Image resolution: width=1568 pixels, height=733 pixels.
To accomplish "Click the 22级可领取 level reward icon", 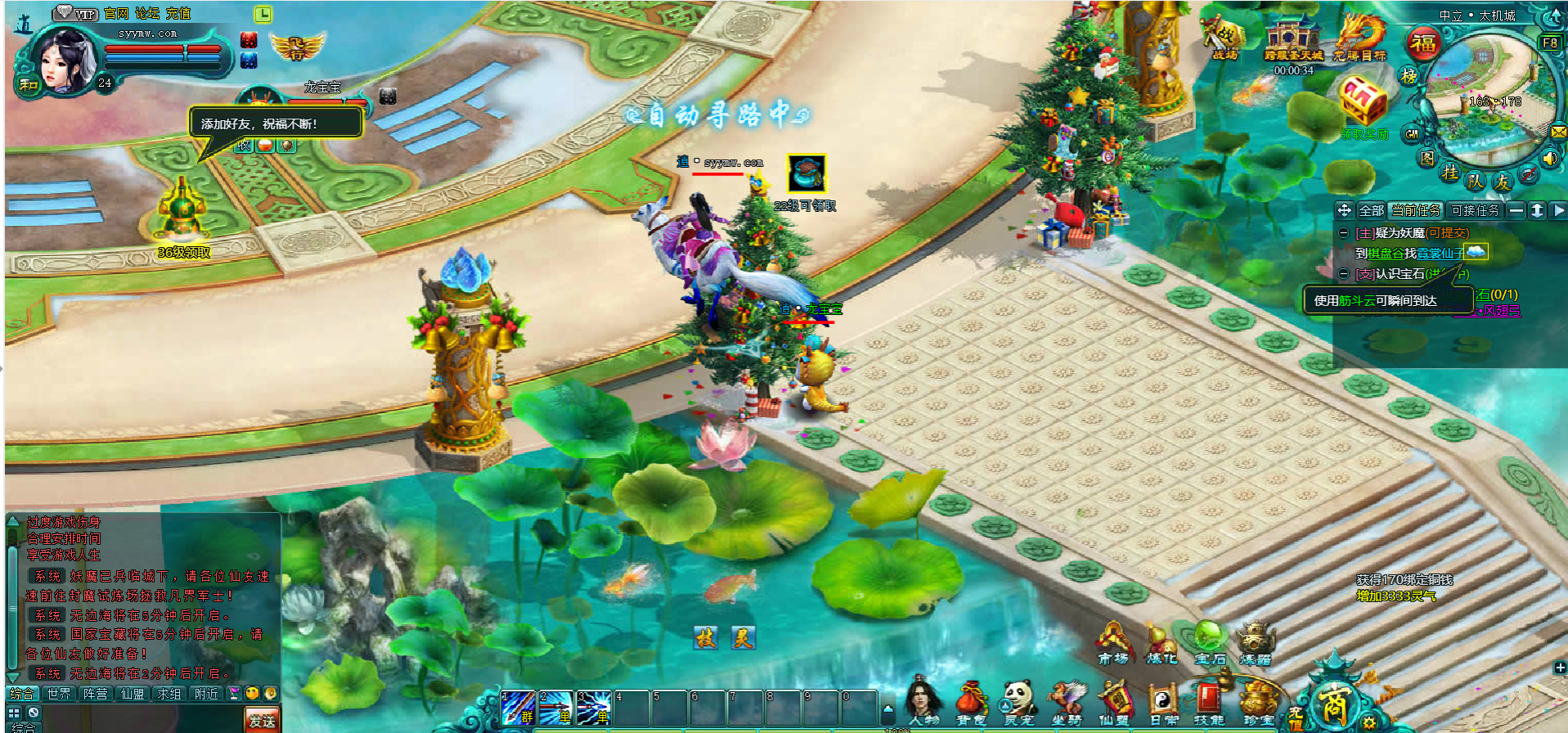I will tap(806, 174).
